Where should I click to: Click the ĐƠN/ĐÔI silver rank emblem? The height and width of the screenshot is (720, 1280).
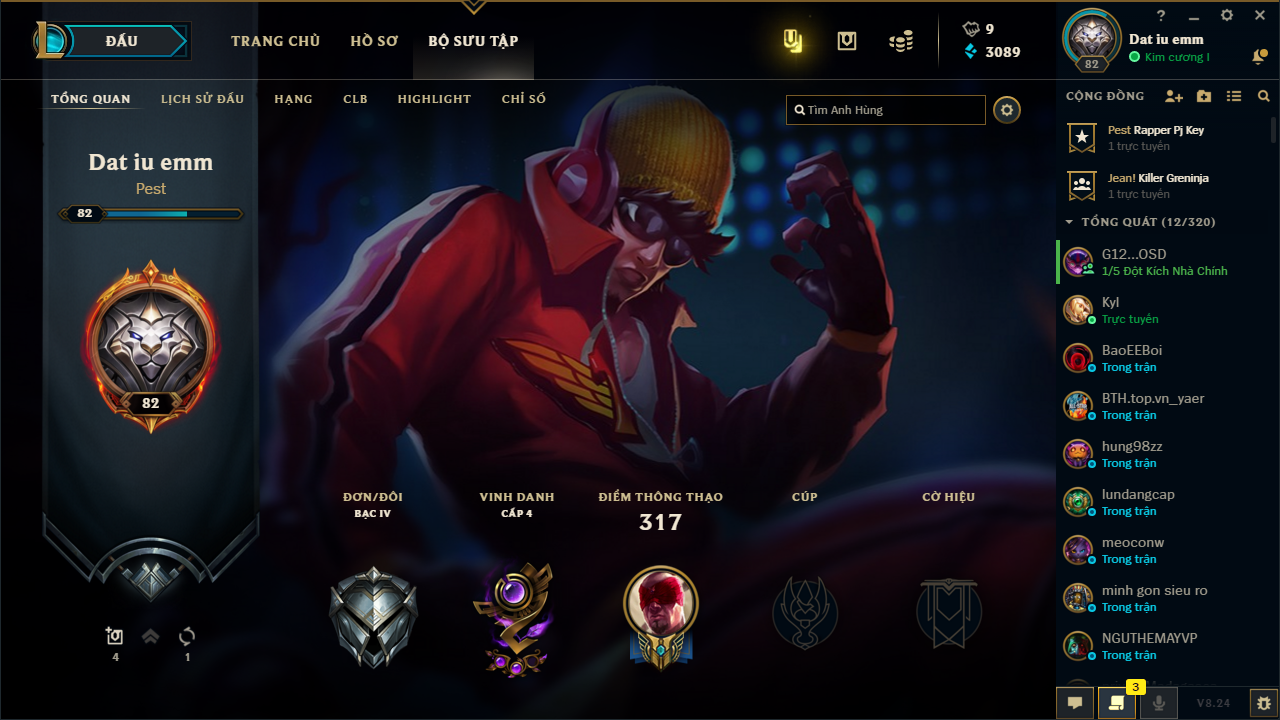[373, 617]
